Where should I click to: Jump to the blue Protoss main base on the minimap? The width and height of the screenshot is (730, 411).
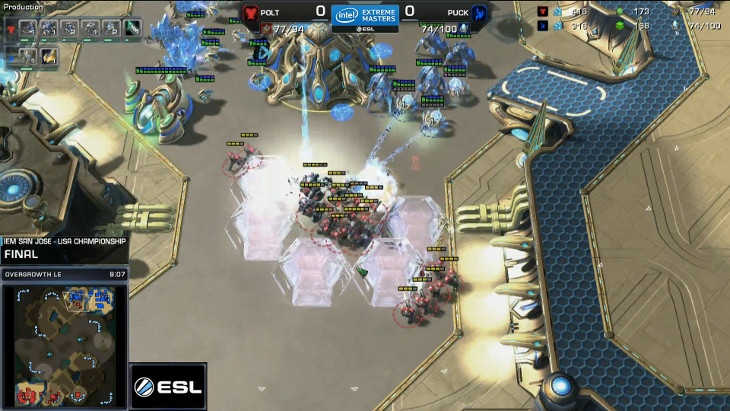(100, 297)
